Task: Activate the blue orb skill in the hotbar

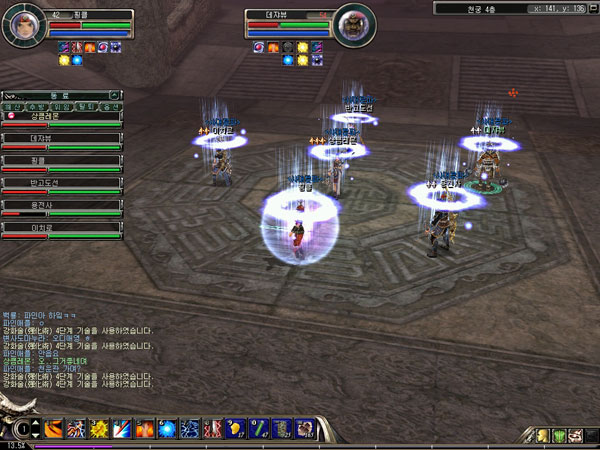Action: point(168,429)
